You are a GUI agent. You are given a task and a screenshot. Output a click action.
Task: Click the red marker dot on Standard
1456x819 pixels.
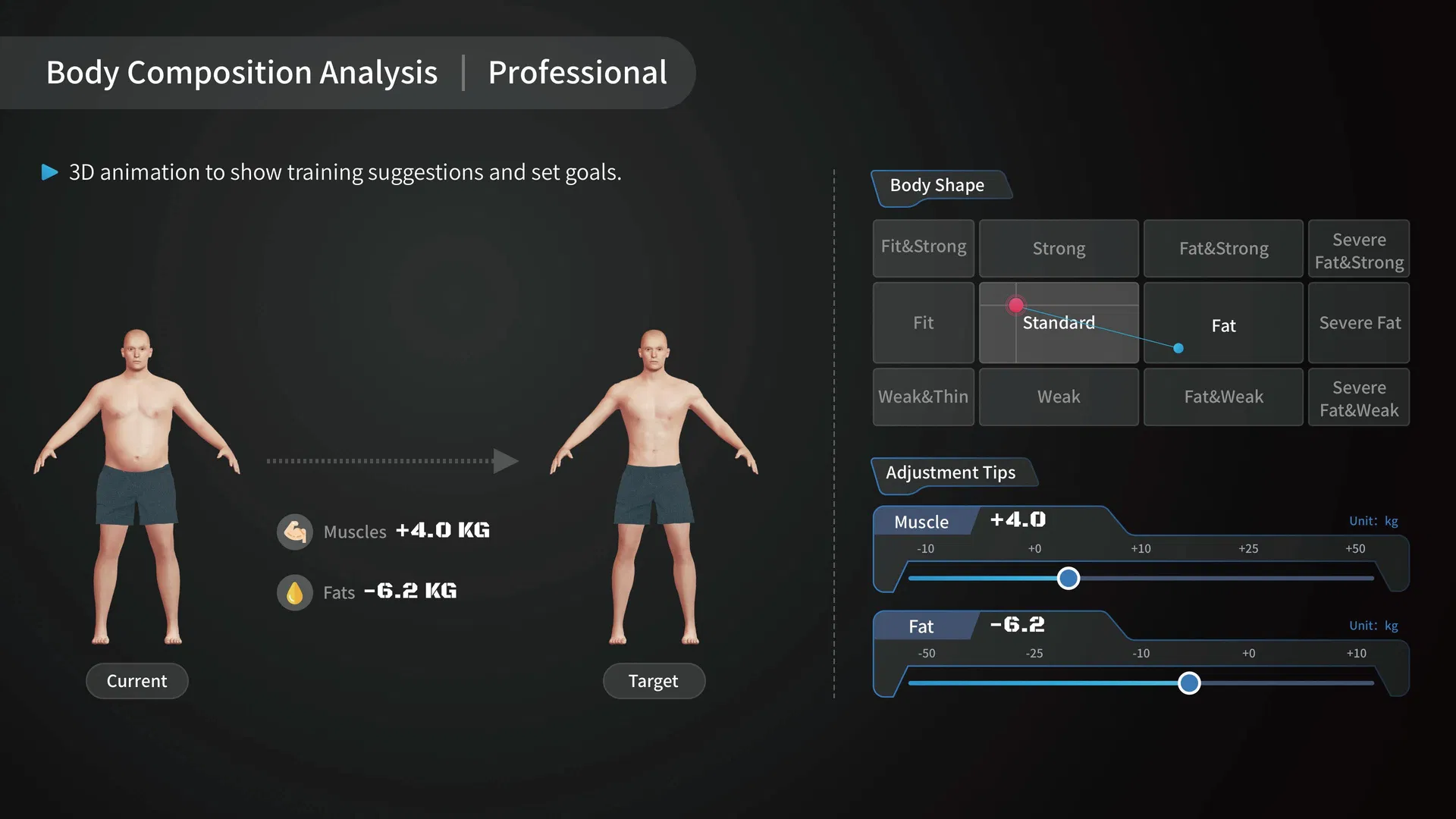(x=1016, y=306)
